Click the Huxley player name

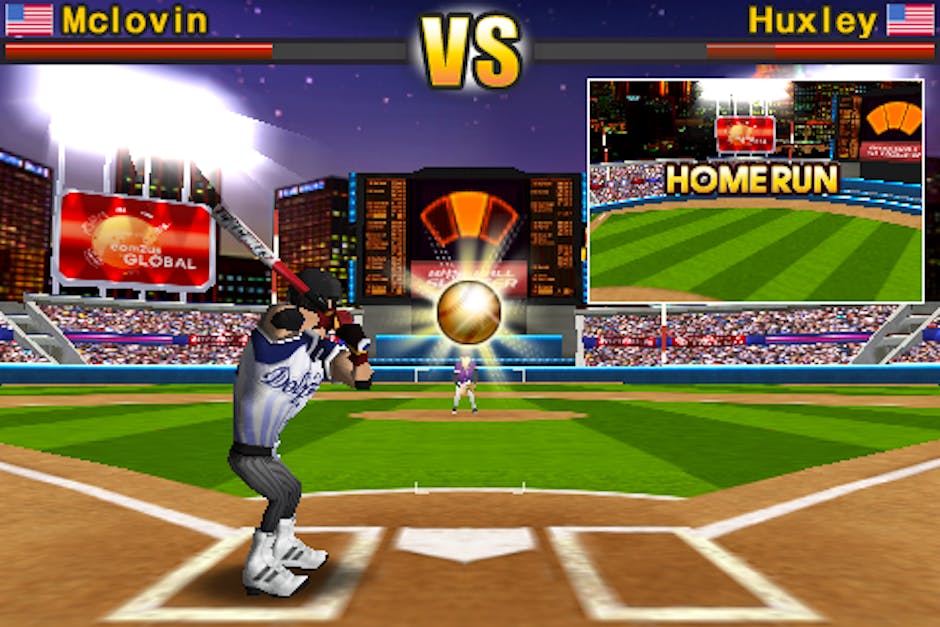(812, 20)
